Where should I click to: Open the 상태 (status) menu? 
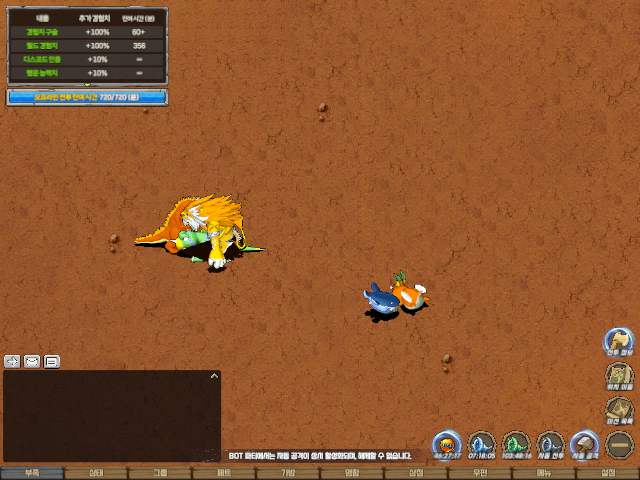(x=96, y=473)
